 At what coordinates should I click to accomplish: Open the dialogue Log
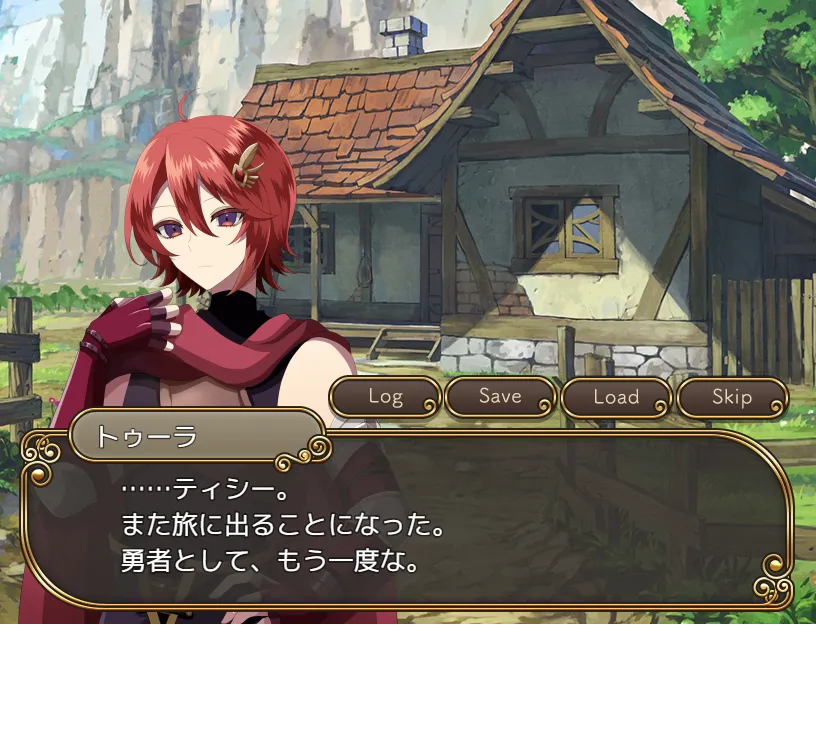[385, 397]
